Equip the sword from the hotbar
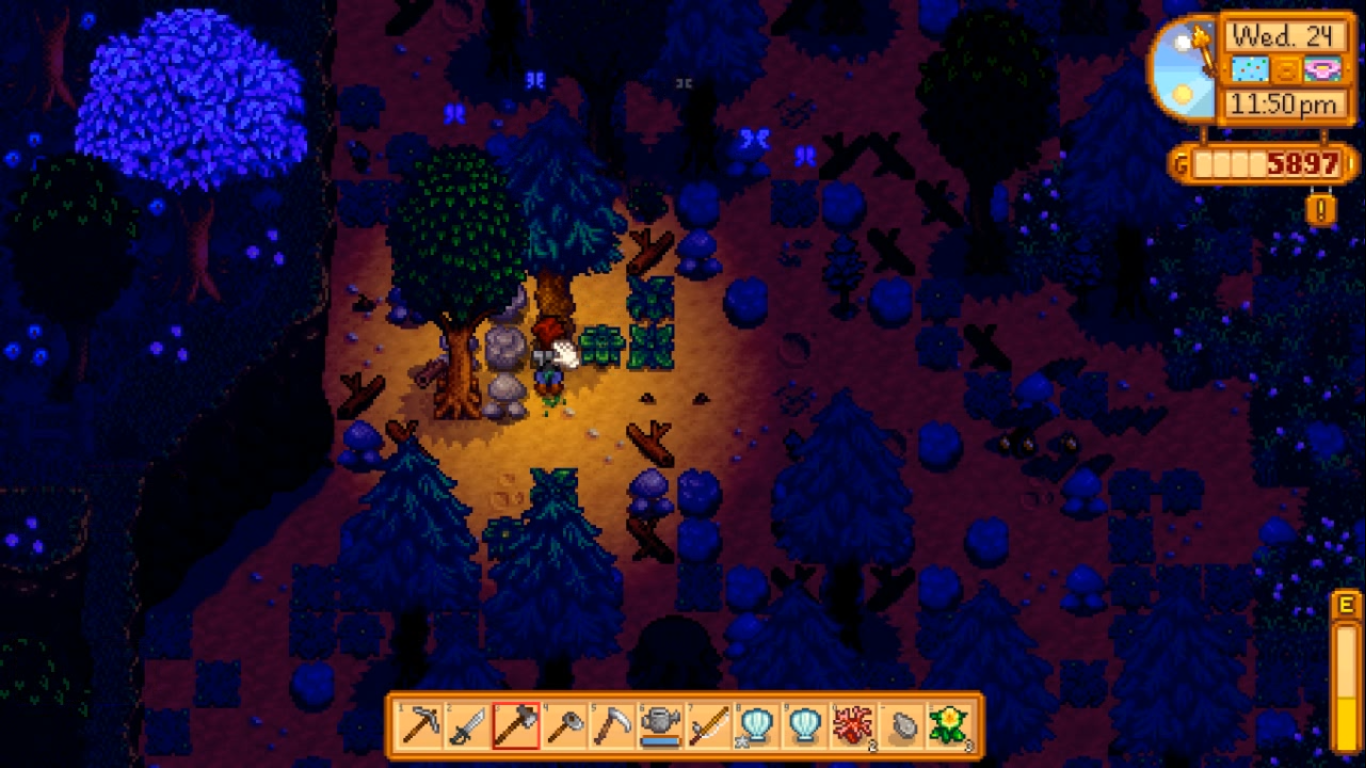 click(468, 725)
